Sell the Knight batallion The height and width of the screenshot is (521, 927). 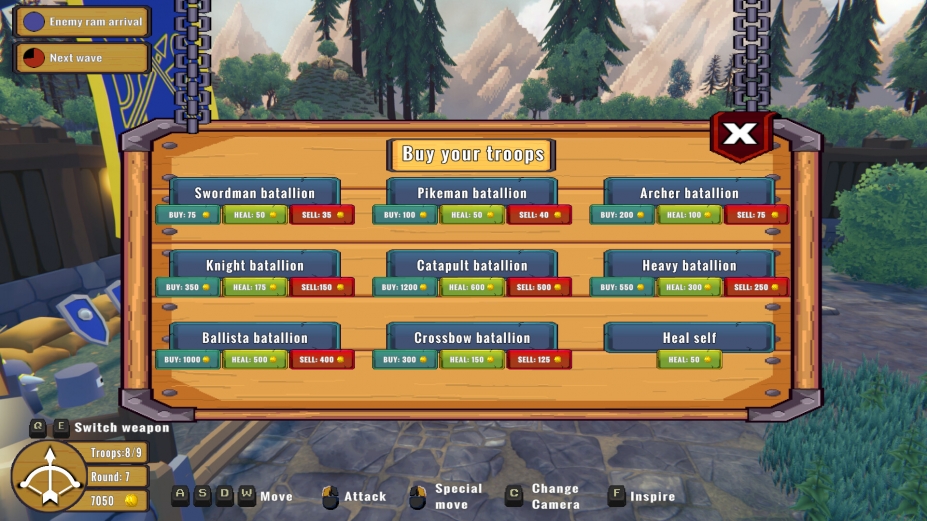322,287
